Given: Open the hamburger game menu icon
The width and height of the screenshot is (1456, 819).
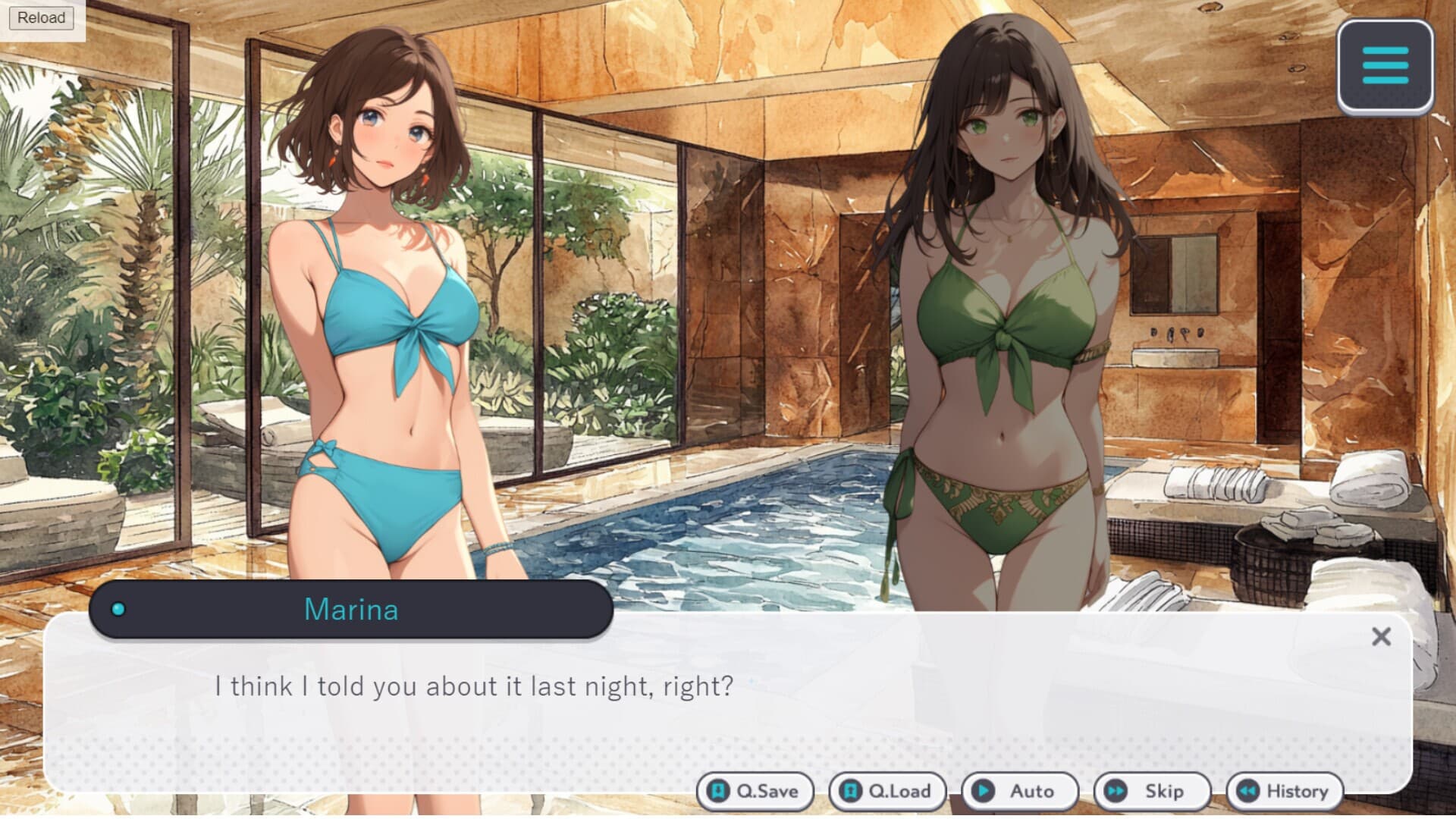Looking at the screenshot, I should pyautogui.click(x=1386, y=67).
